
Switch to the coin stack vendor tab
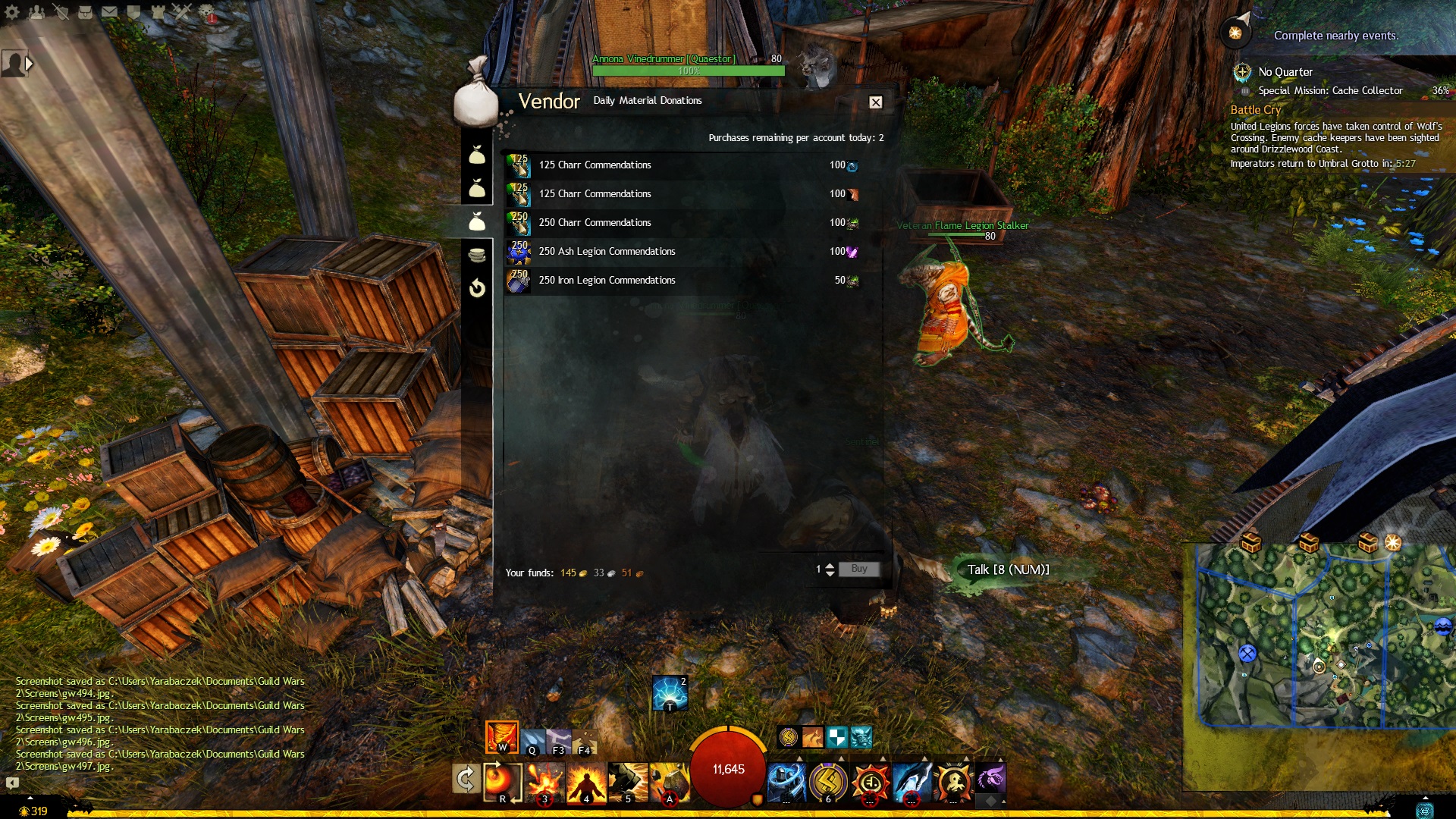pos(477,255)
